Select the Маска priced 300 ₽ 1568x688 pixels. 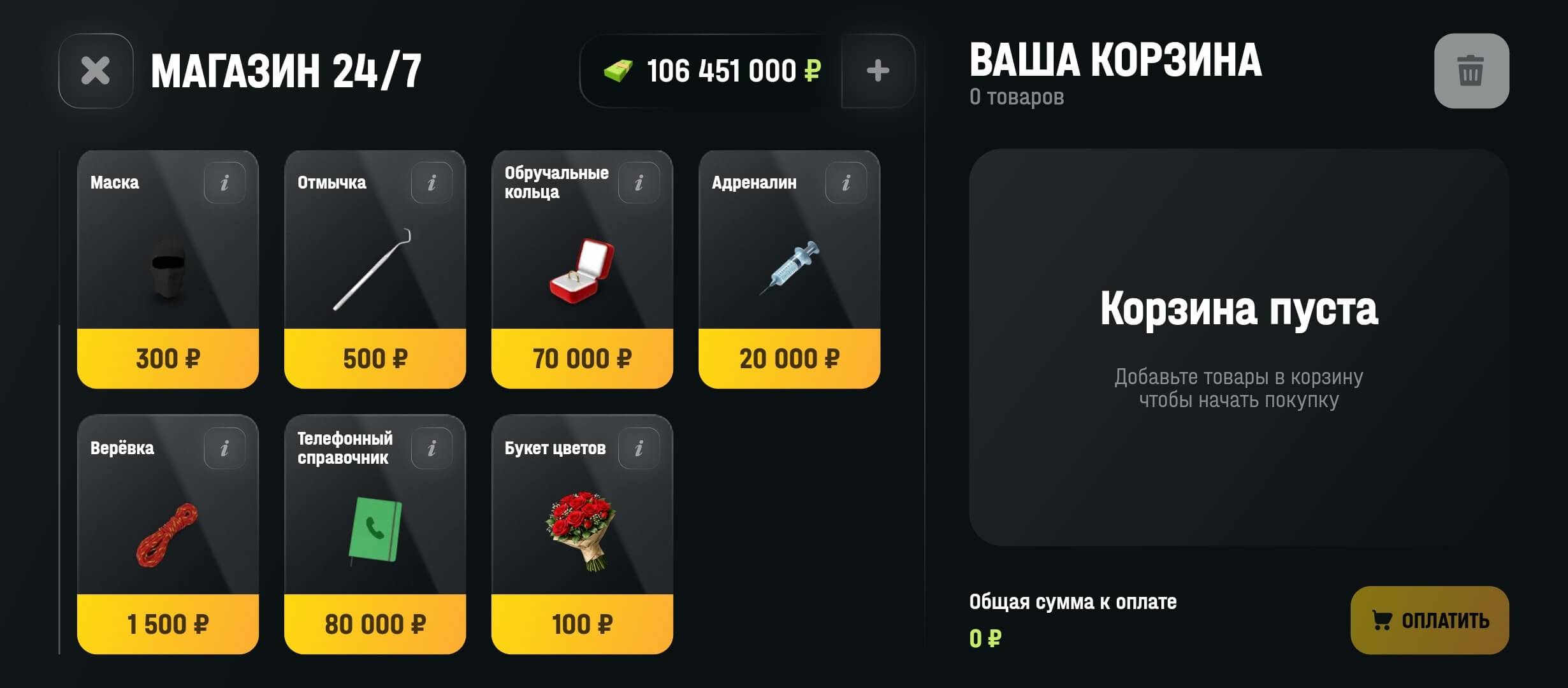167,268
